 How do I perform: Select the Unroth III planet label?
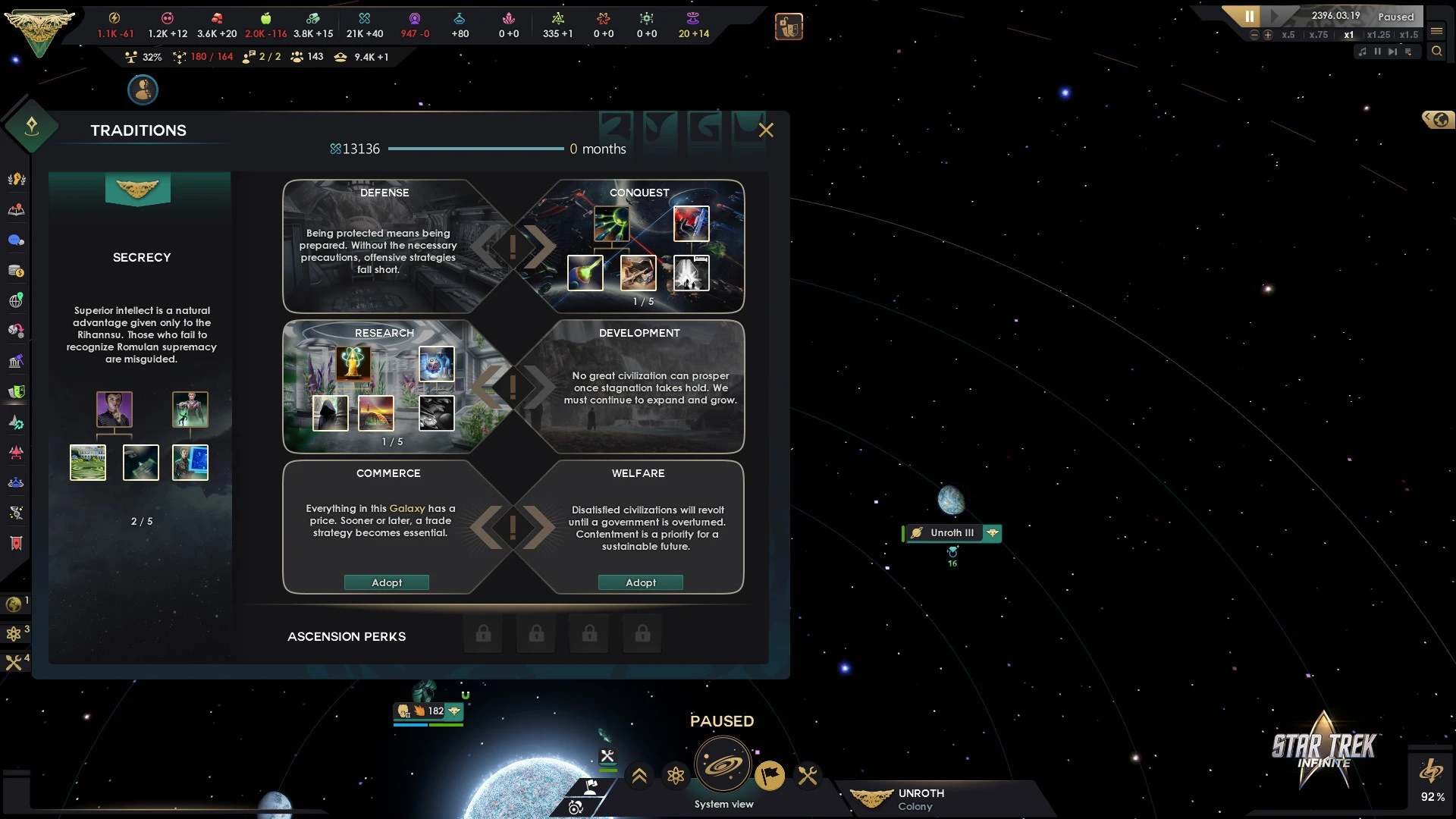[952, 533]
